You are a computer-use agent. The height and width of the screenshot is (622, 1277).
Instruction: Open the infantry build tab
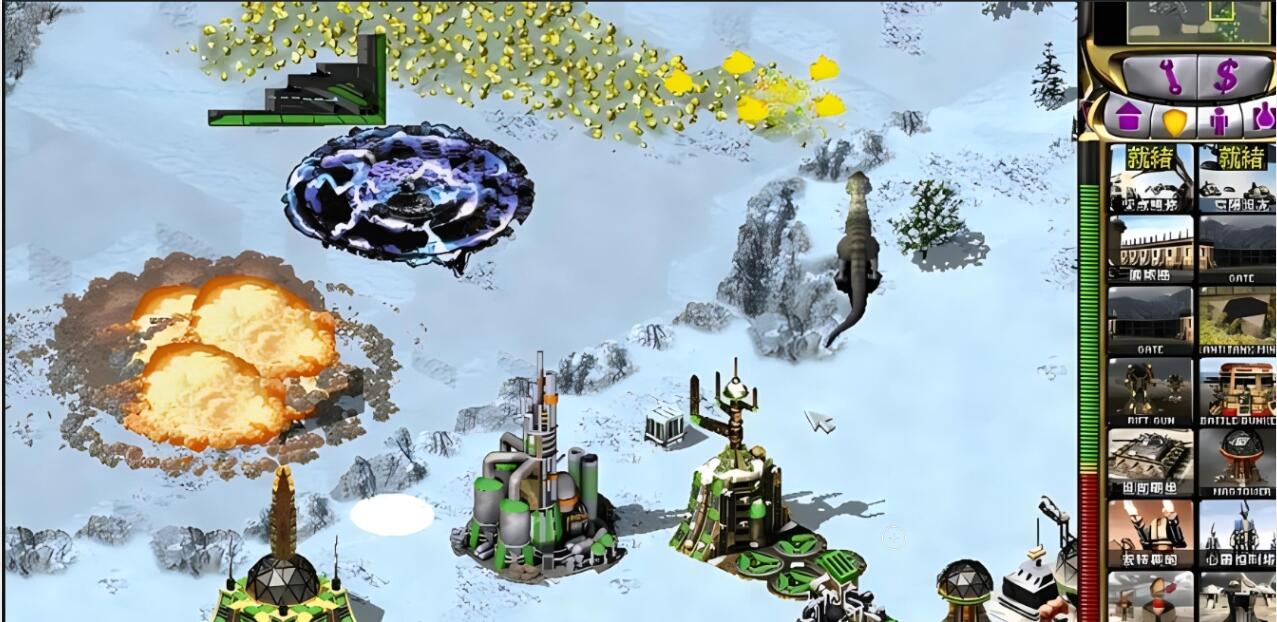(1218, 119)
